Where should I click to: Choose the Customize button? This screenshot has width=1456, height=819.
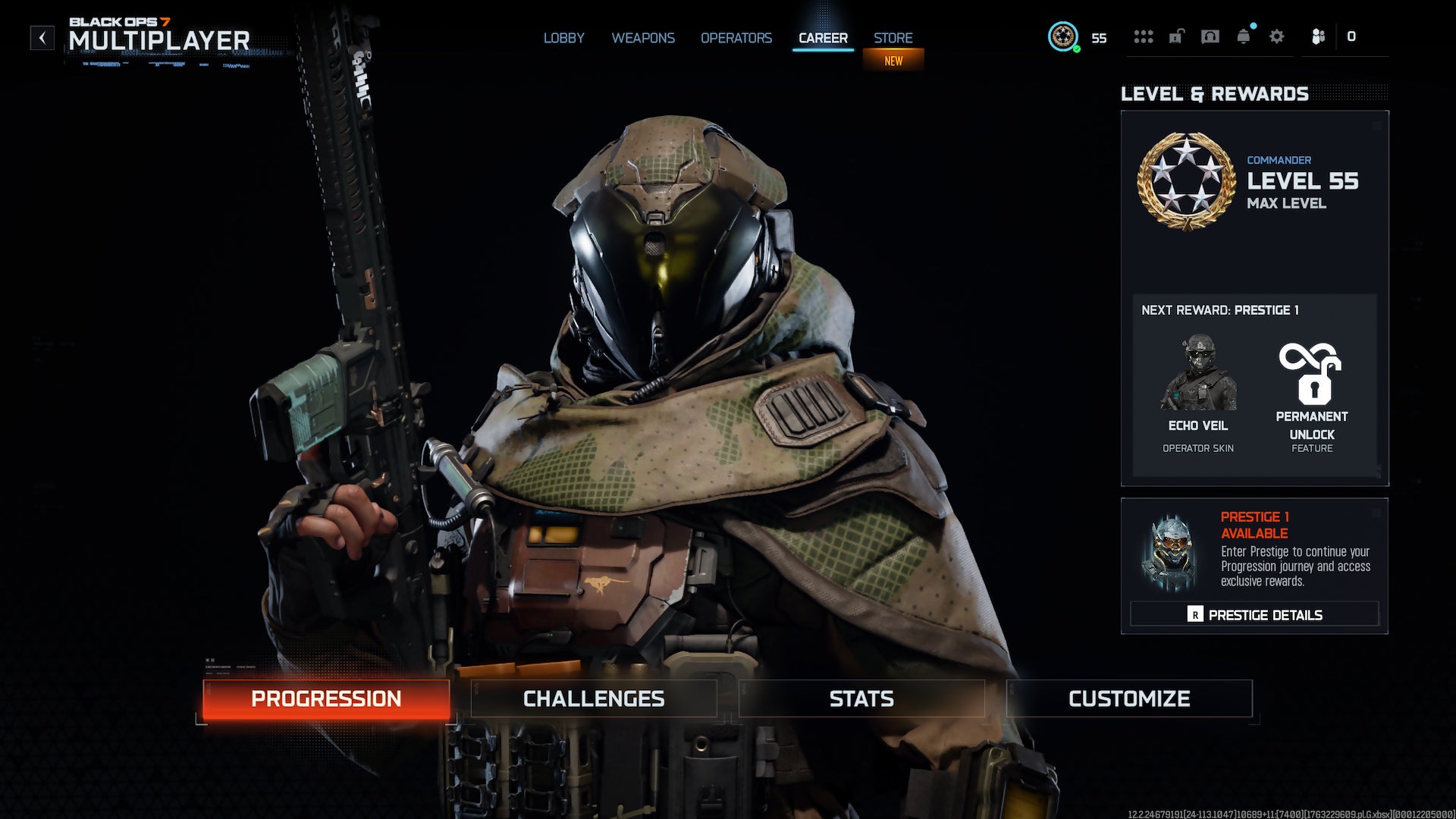(1129, 698)
